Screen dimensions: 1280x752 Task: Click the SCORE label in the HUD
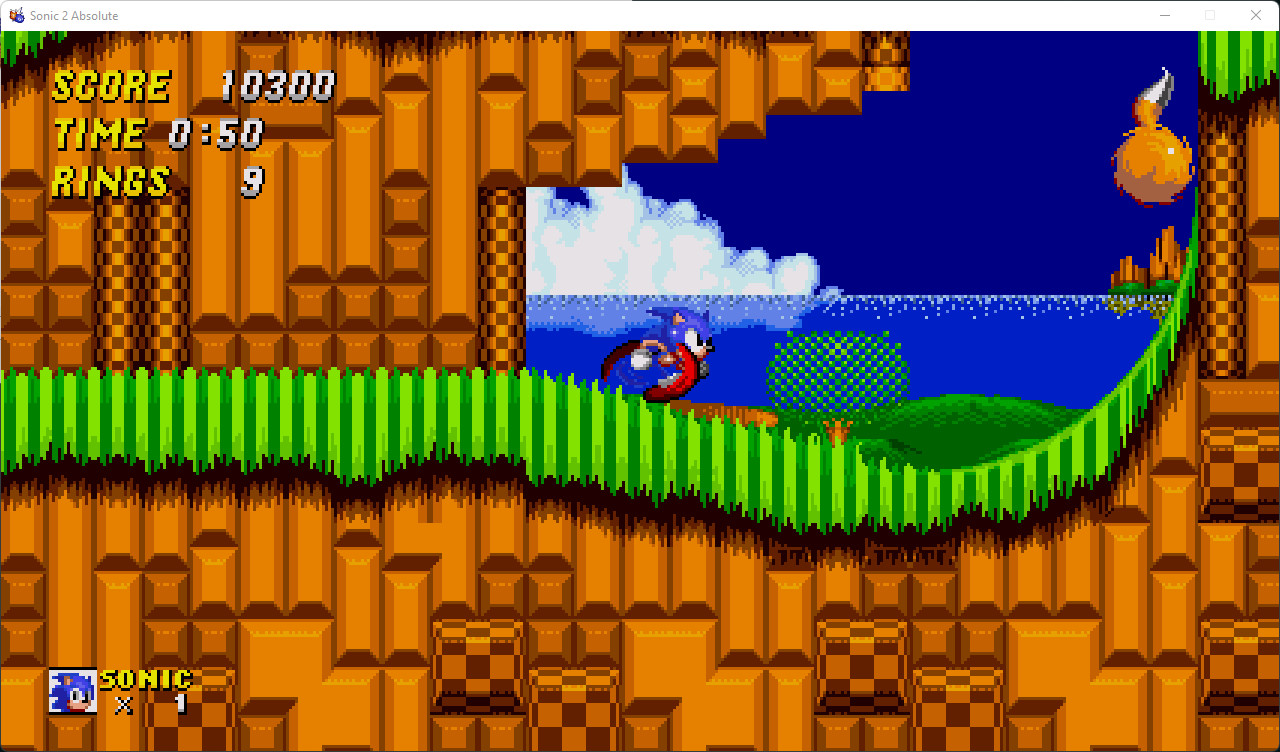(110, 86)
